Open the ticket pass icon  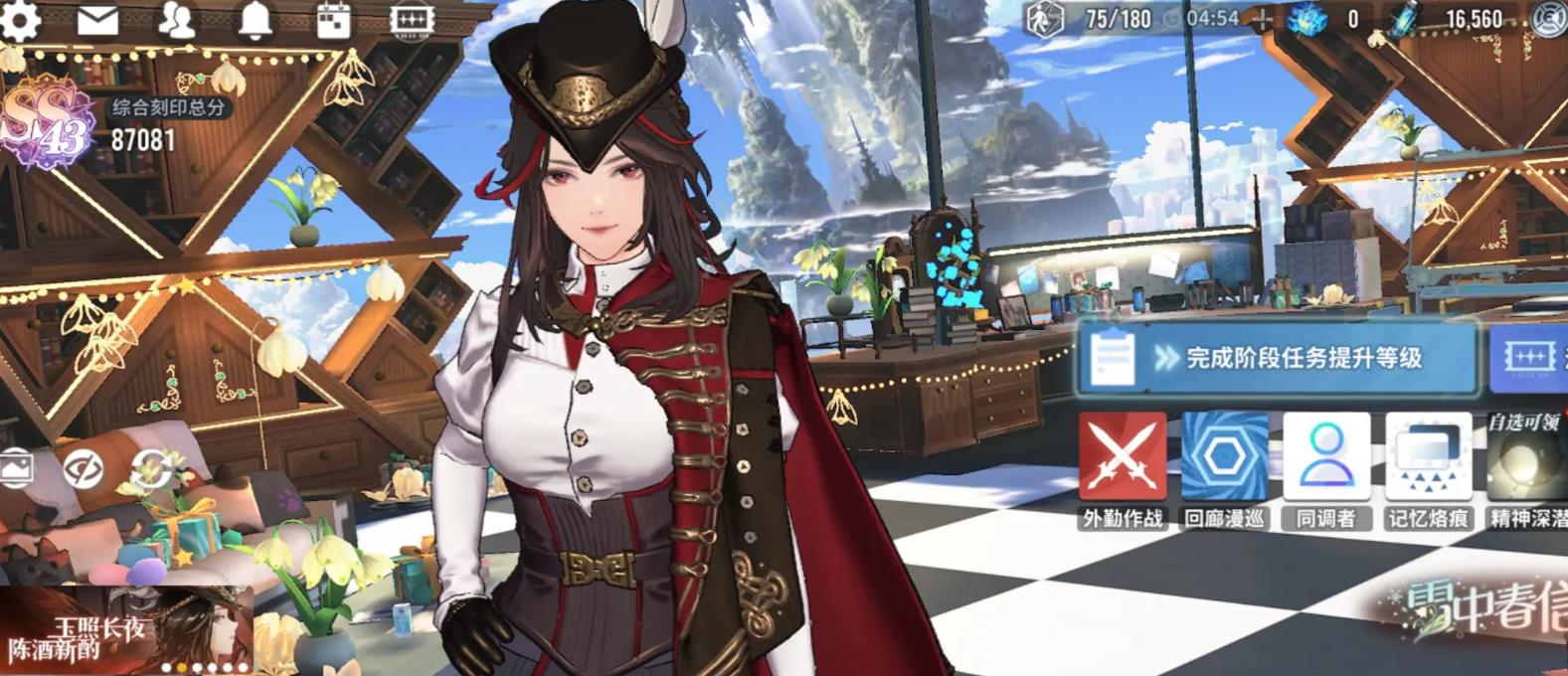click(x=412, y=20)
